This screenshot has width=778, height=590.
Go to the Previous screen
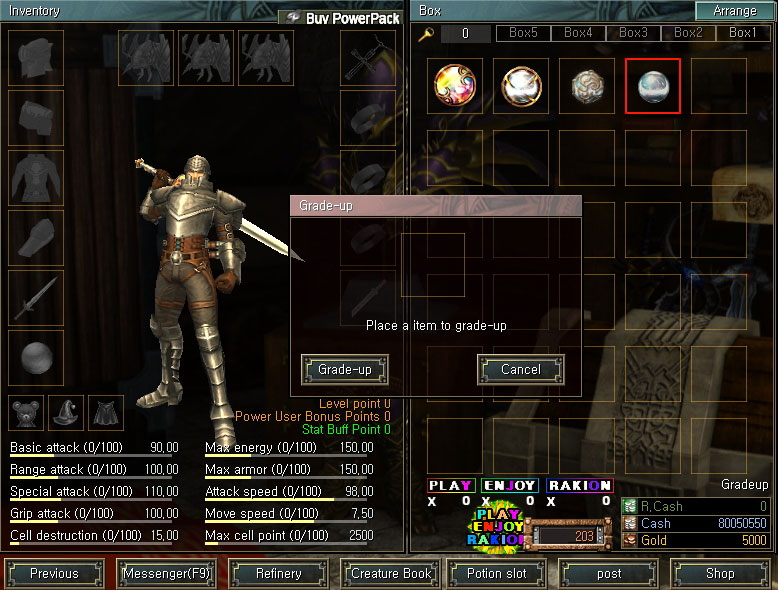click(54, 574)
